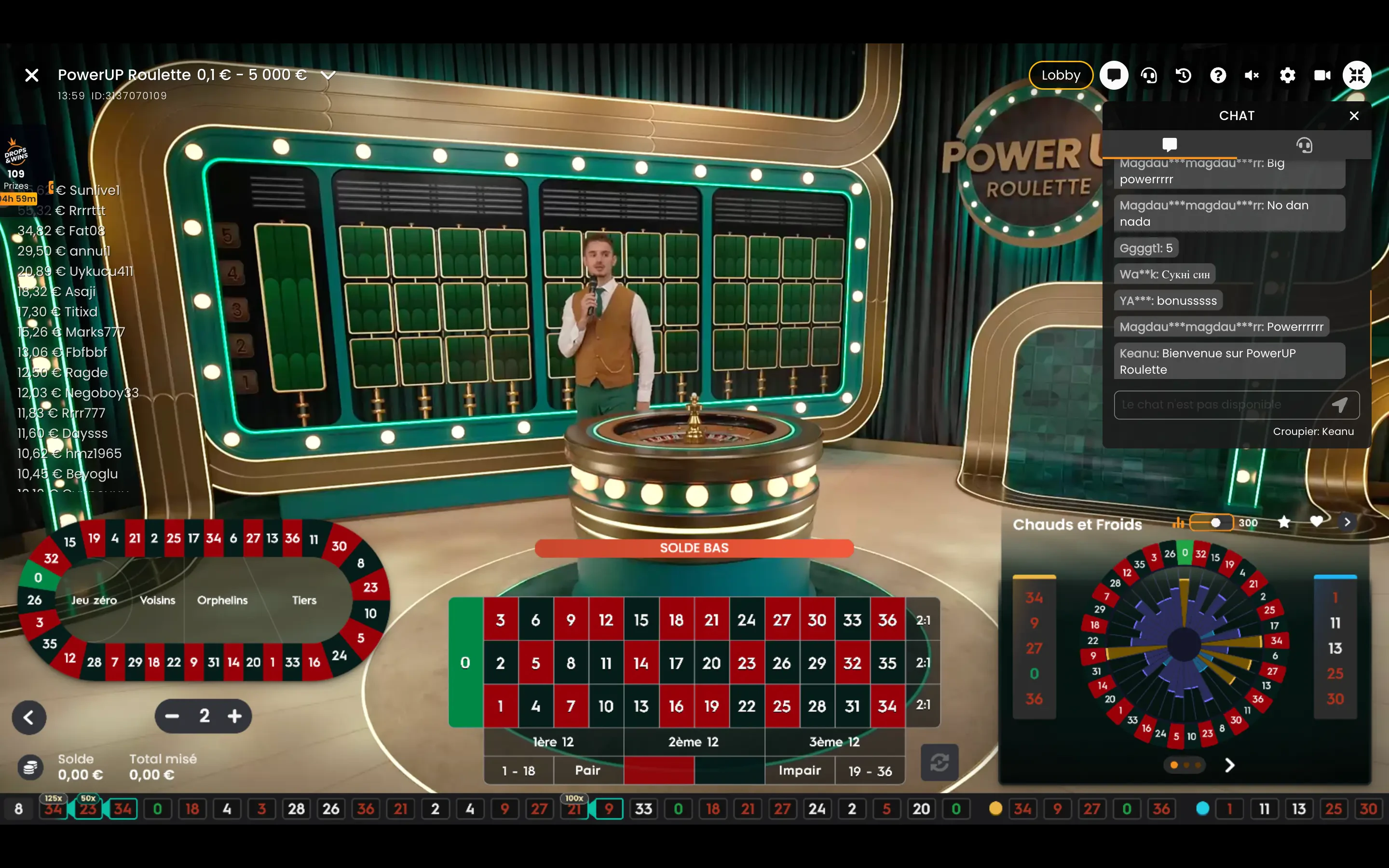This screenshot has height=868, width=1389.
Task: Close the chat panel
Action: click(x=1354, y=116)
